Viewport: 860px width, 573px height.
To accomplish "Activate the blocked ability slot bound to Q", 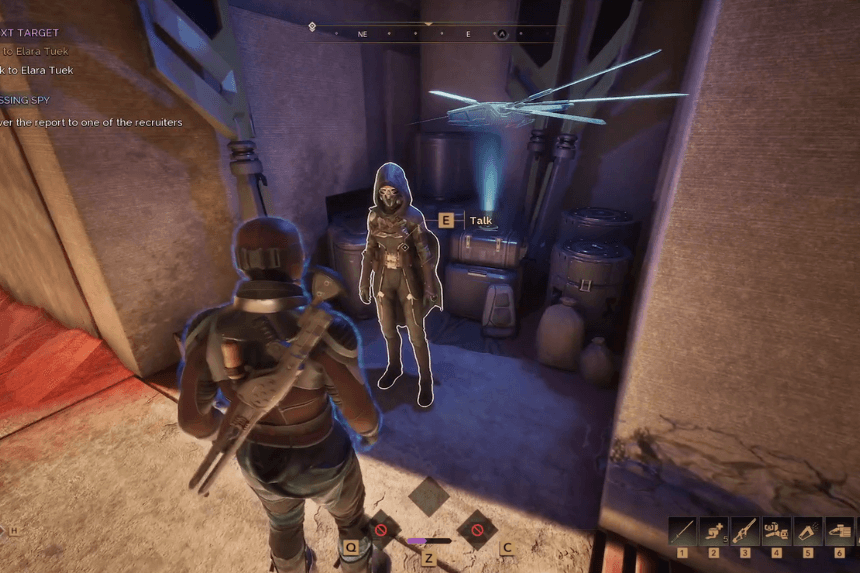I will point(380,529).
